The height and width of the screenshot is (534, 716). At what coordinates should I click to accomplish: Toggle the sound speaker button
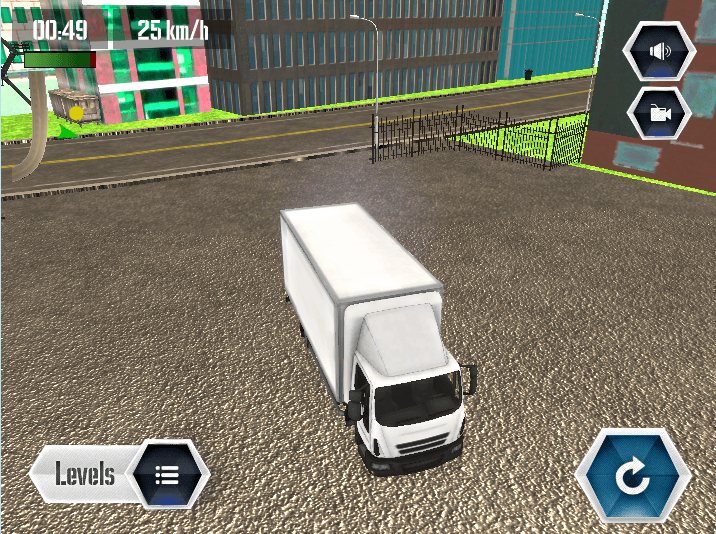pyautogui.click(x=658, y=50)
